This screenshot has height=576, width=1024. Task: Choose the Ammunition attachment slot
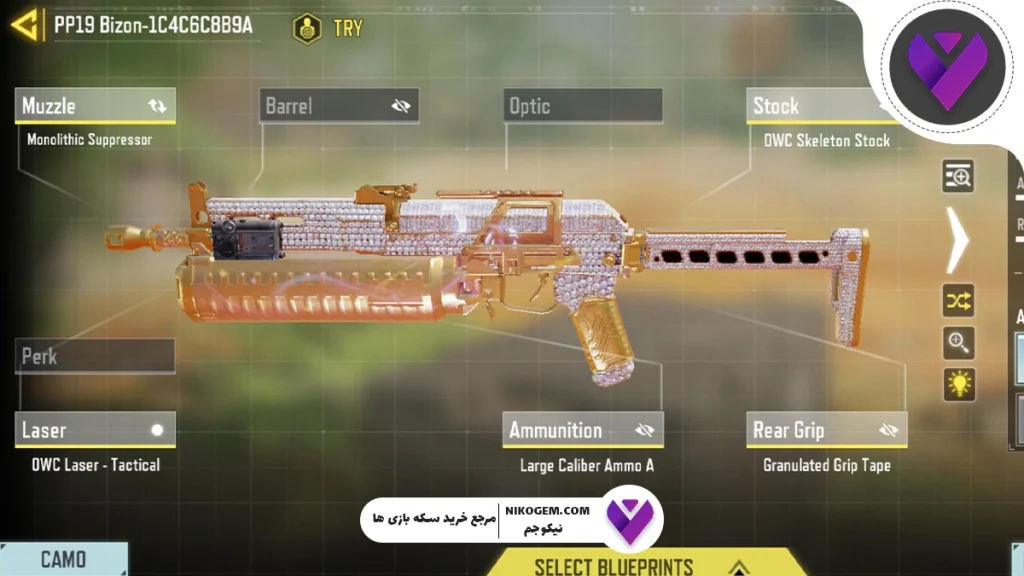(582, 430)
